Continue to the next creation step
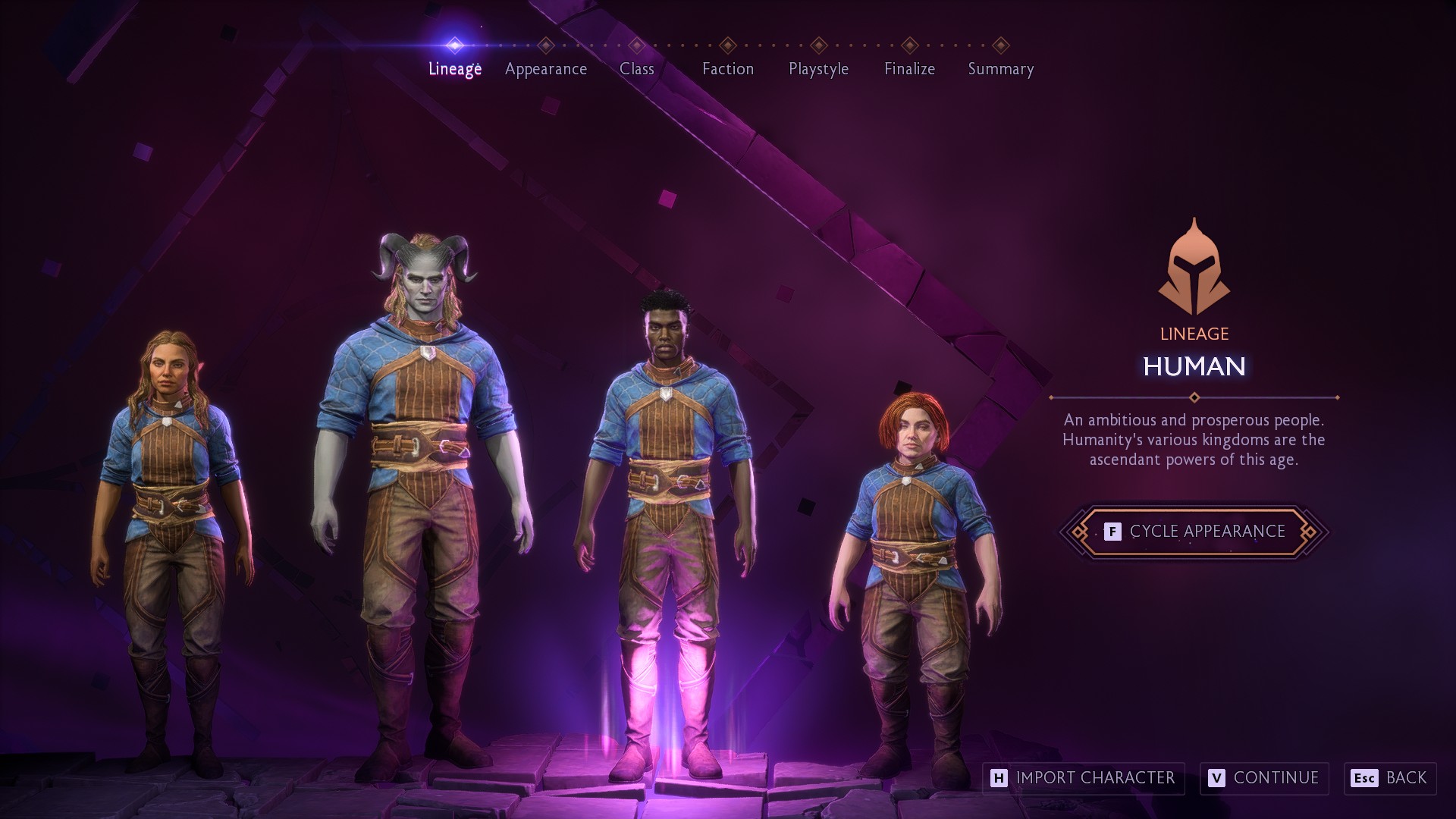 click(x=1264, y=778)
